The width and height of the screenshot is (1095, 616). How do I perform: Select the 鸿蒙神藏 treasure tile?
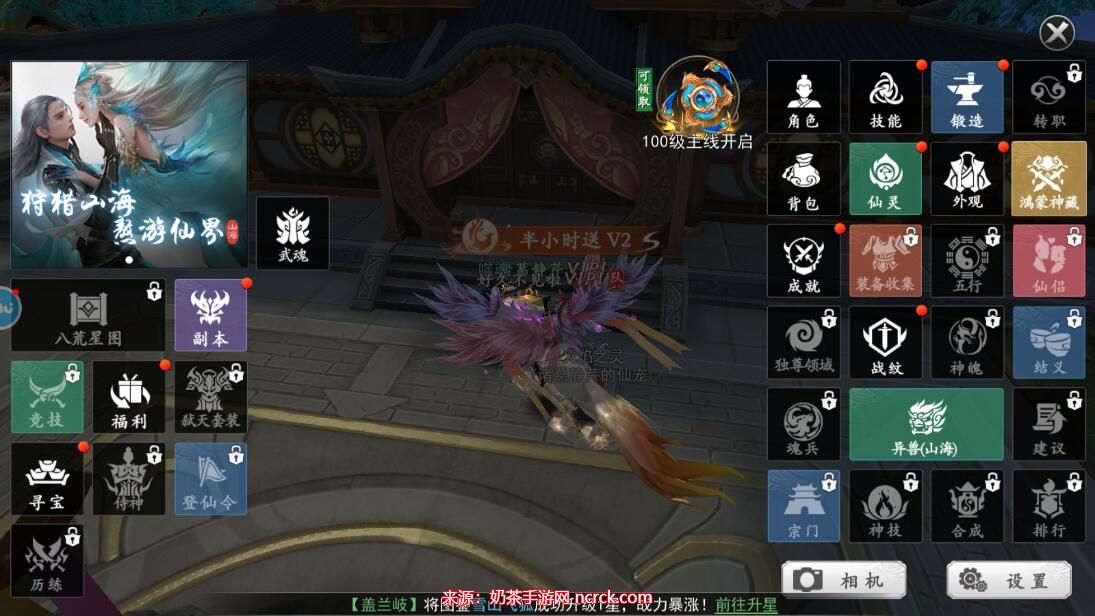[x=1049, y=179]
